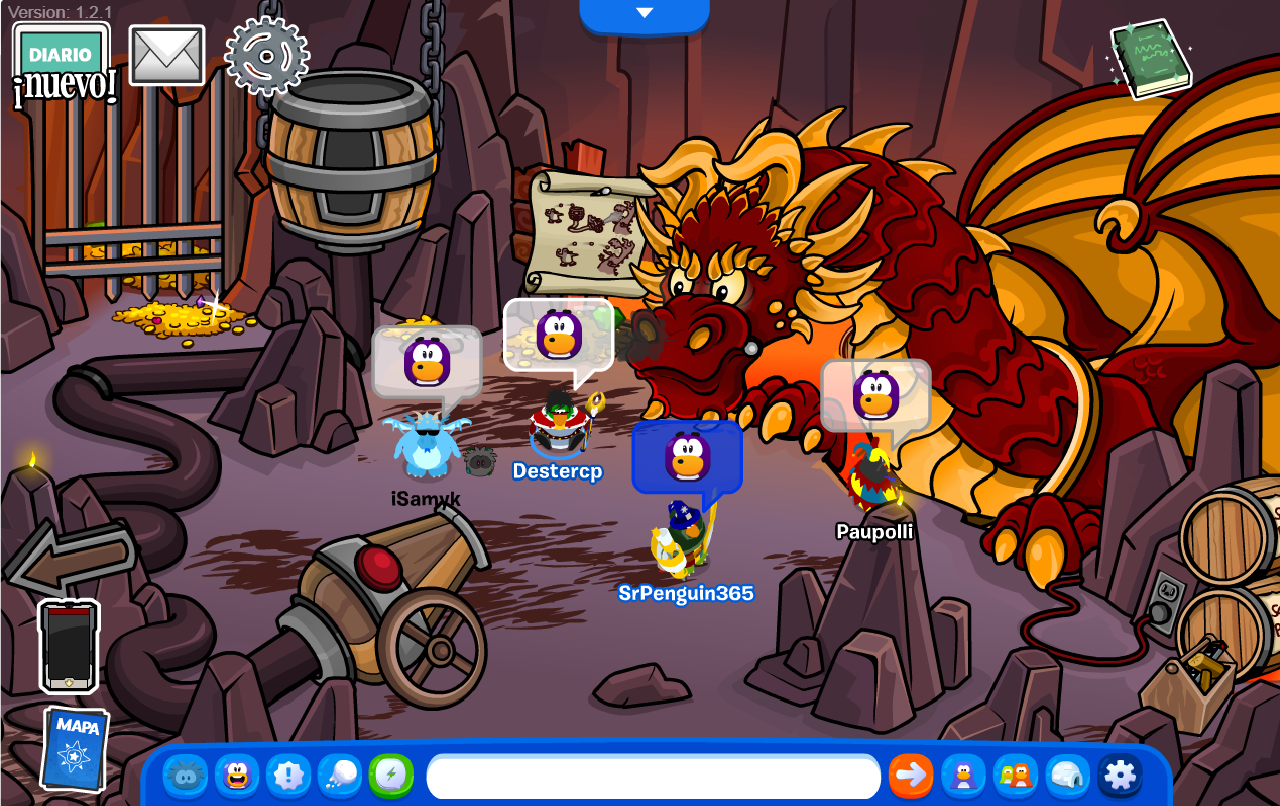
Task: Expand the blue arrow menu at top
Action: [644, 13]
